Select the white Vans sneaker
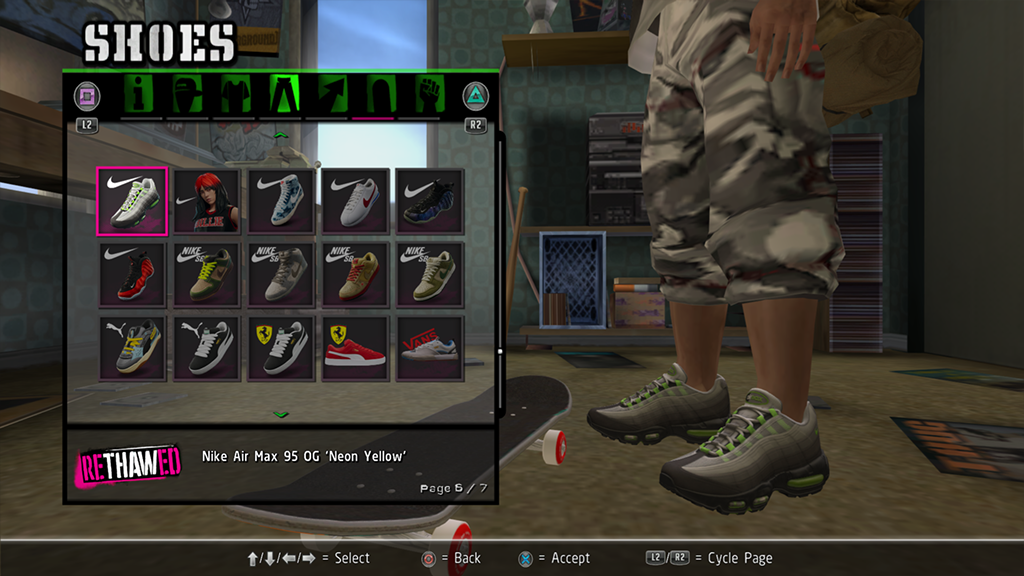Image resolution: width=1024 pixels, height=576 pixels. [430, 349]
